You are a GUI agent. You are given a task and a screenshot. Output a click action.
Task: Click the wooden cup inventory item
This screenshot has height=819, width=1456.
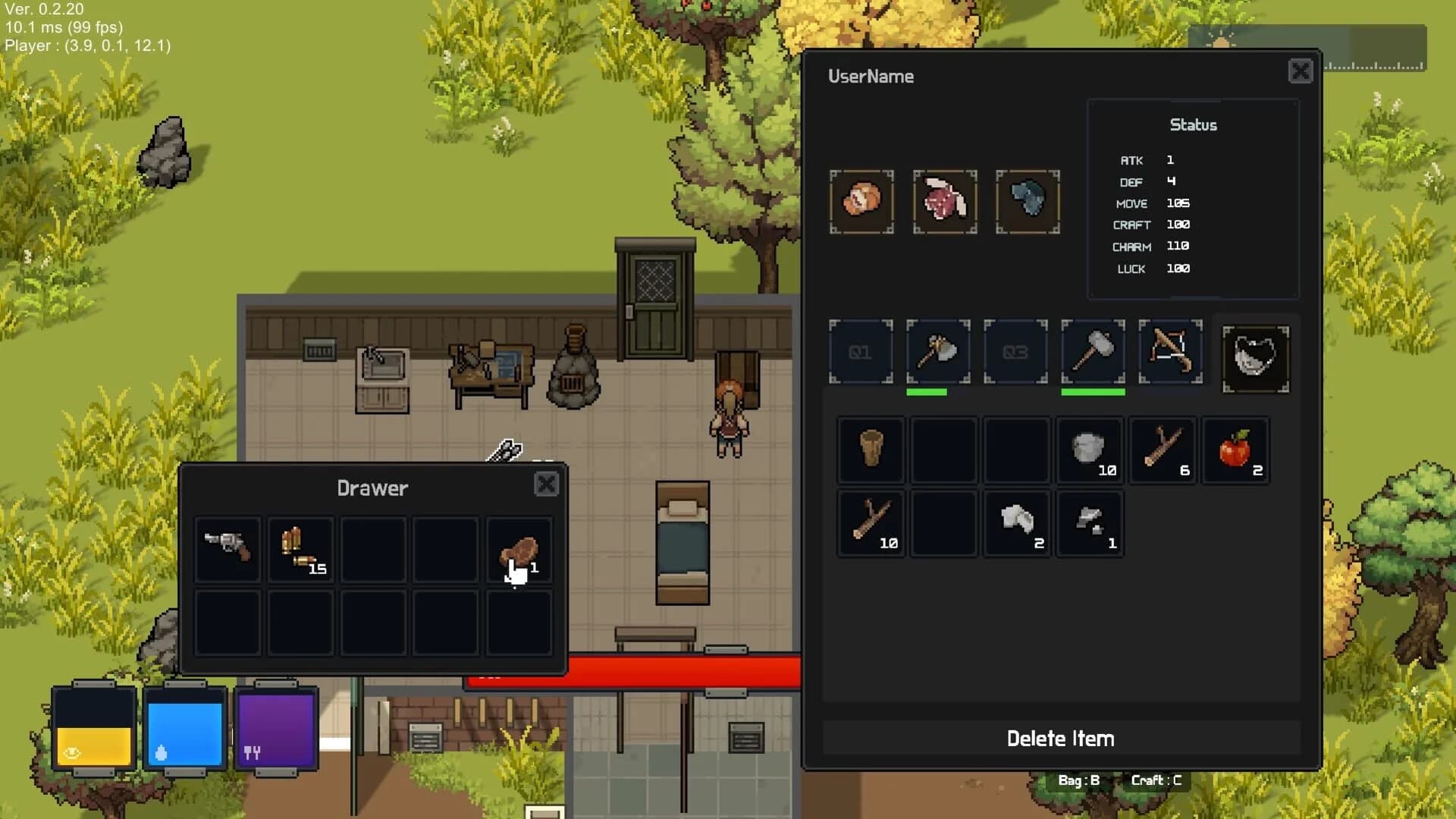871,449
